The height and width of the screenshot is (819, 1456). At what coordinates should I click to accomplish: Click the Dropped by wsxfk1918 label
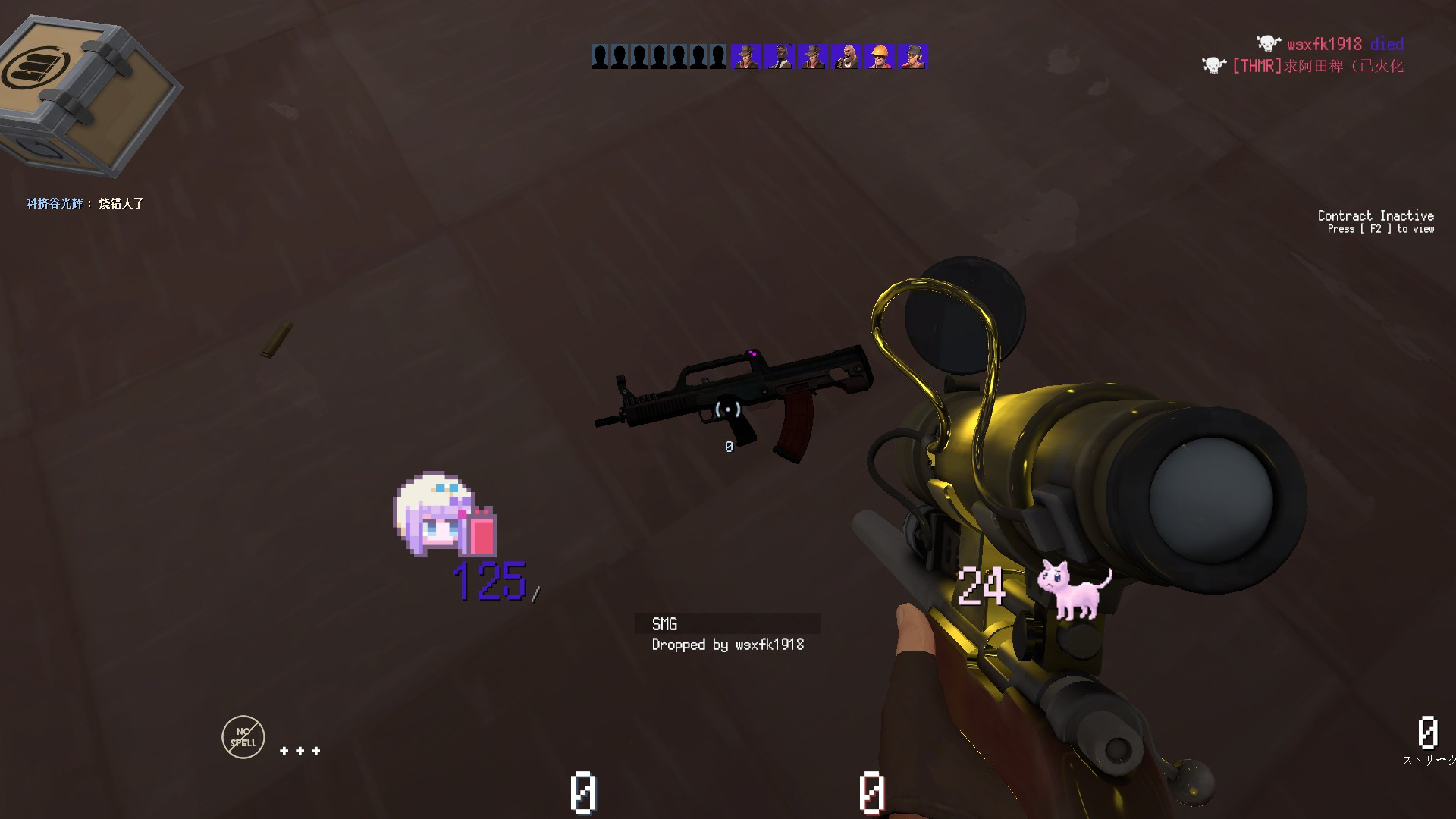point(727,645)
